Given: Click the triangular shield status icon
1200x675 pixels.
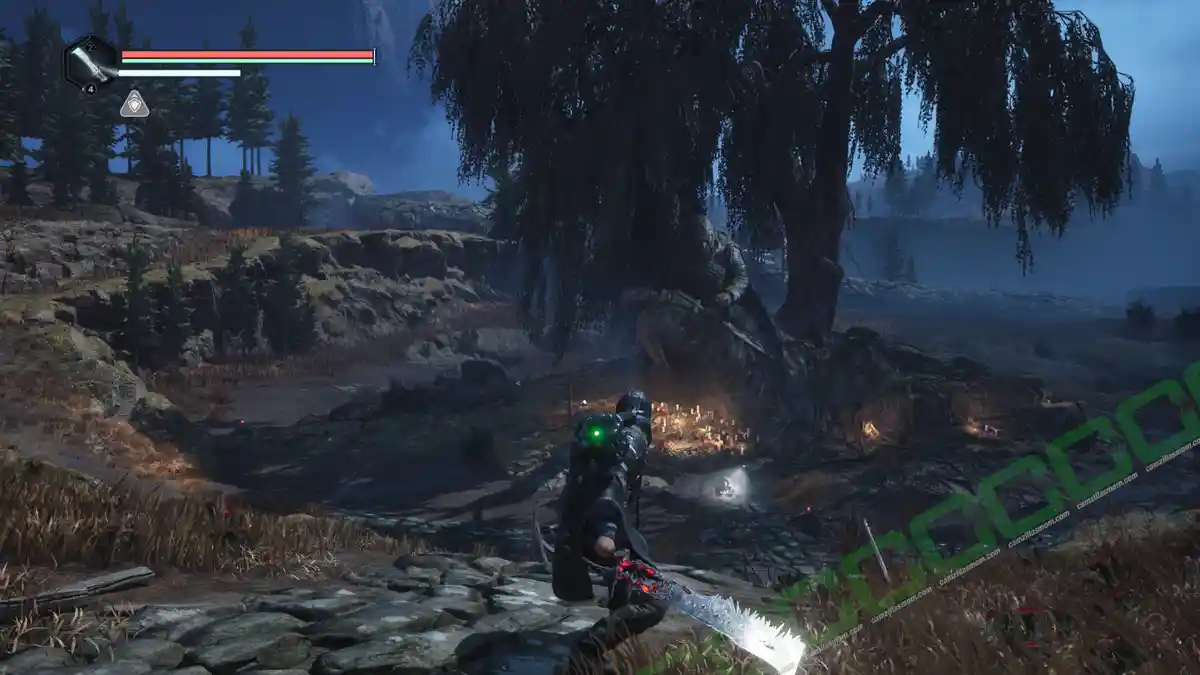Looking at the screenshot, I should (134, 104).
